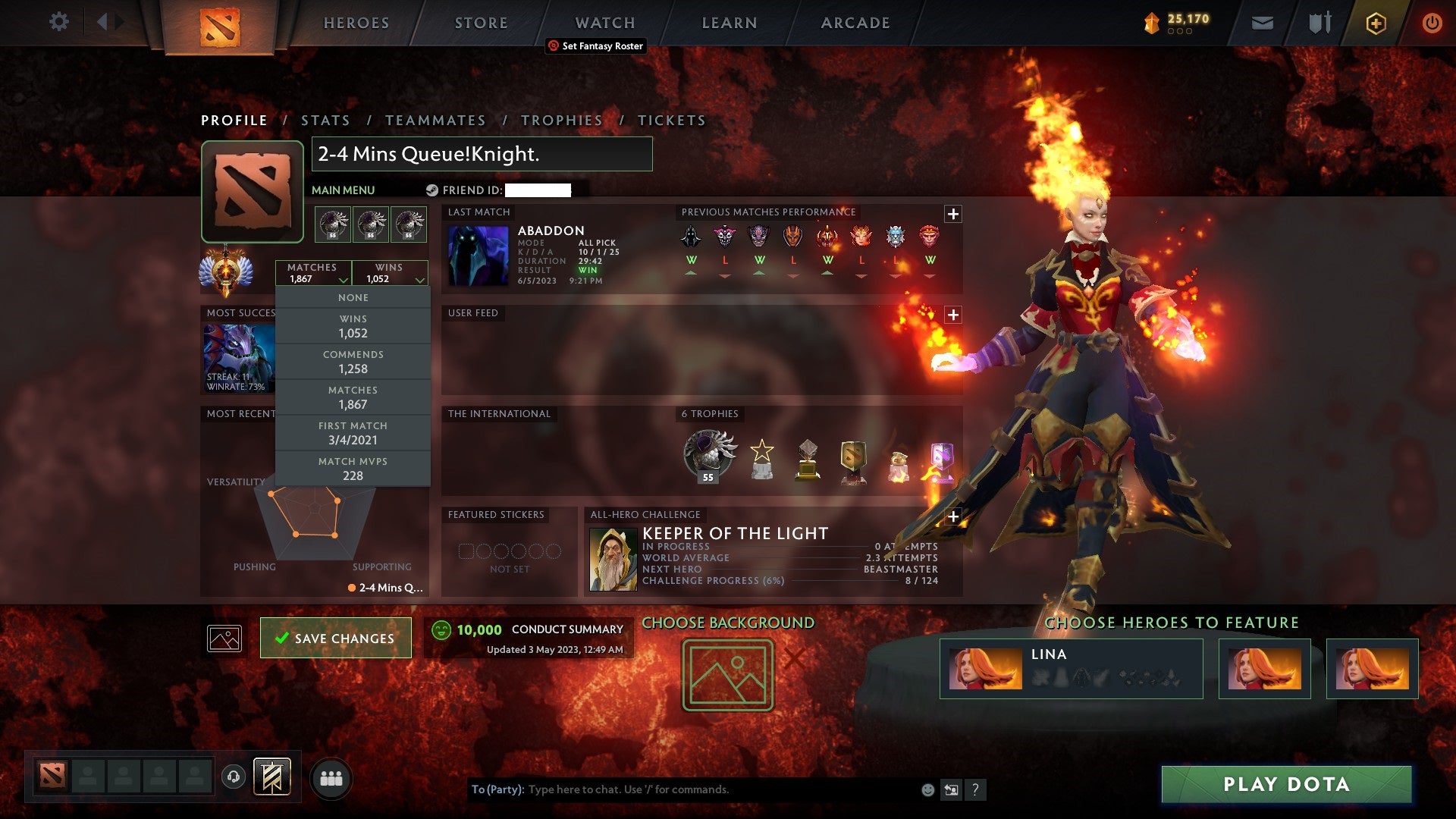Viewport: 1456px width, 819px height.
Task: Expand Previous Matches Performance with the plus icon
Action: (x=954, y=212)
